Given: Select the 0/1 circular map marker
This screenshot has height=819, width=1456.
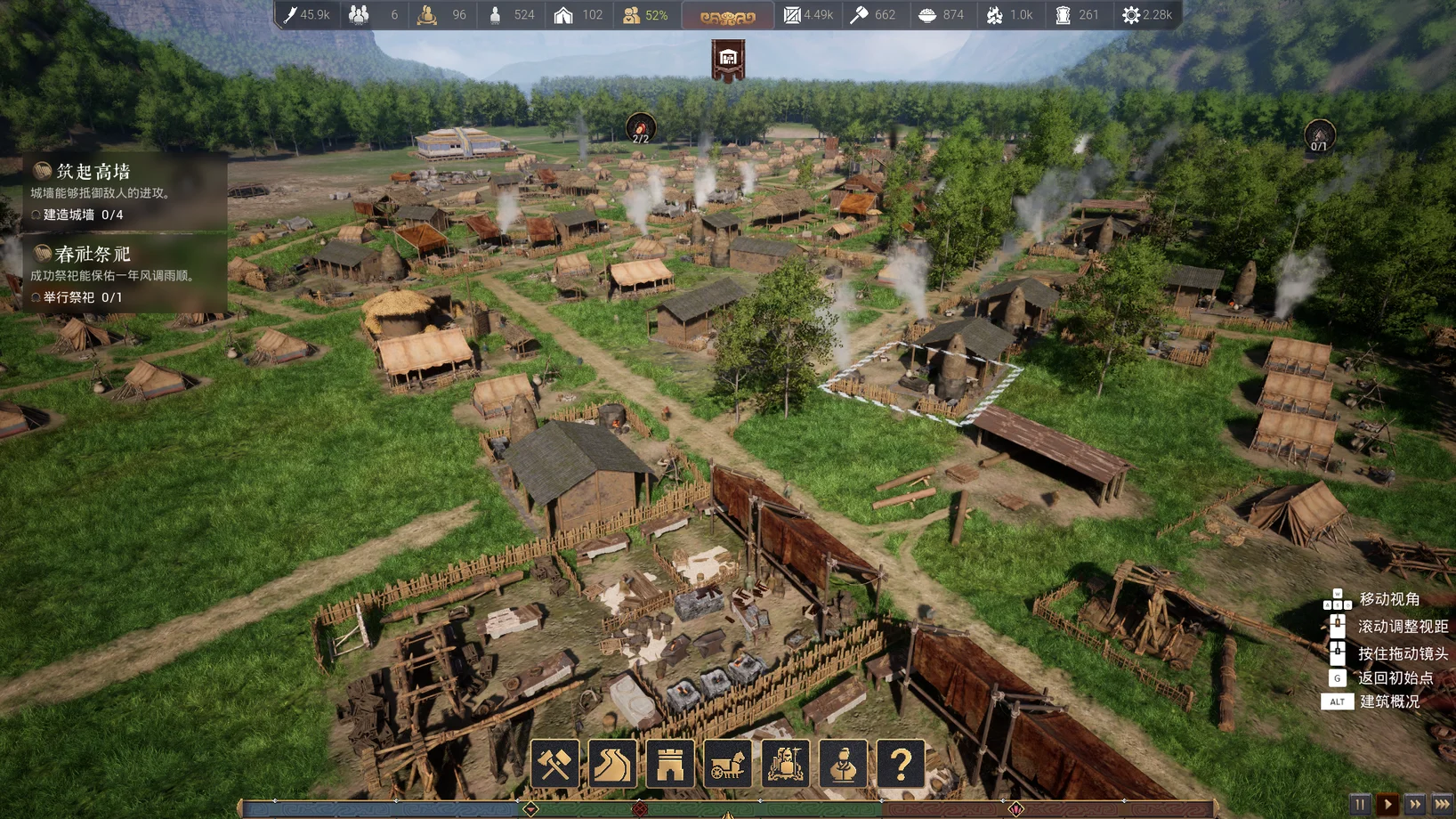Looking at the screenshot, I should point(1319,136).
